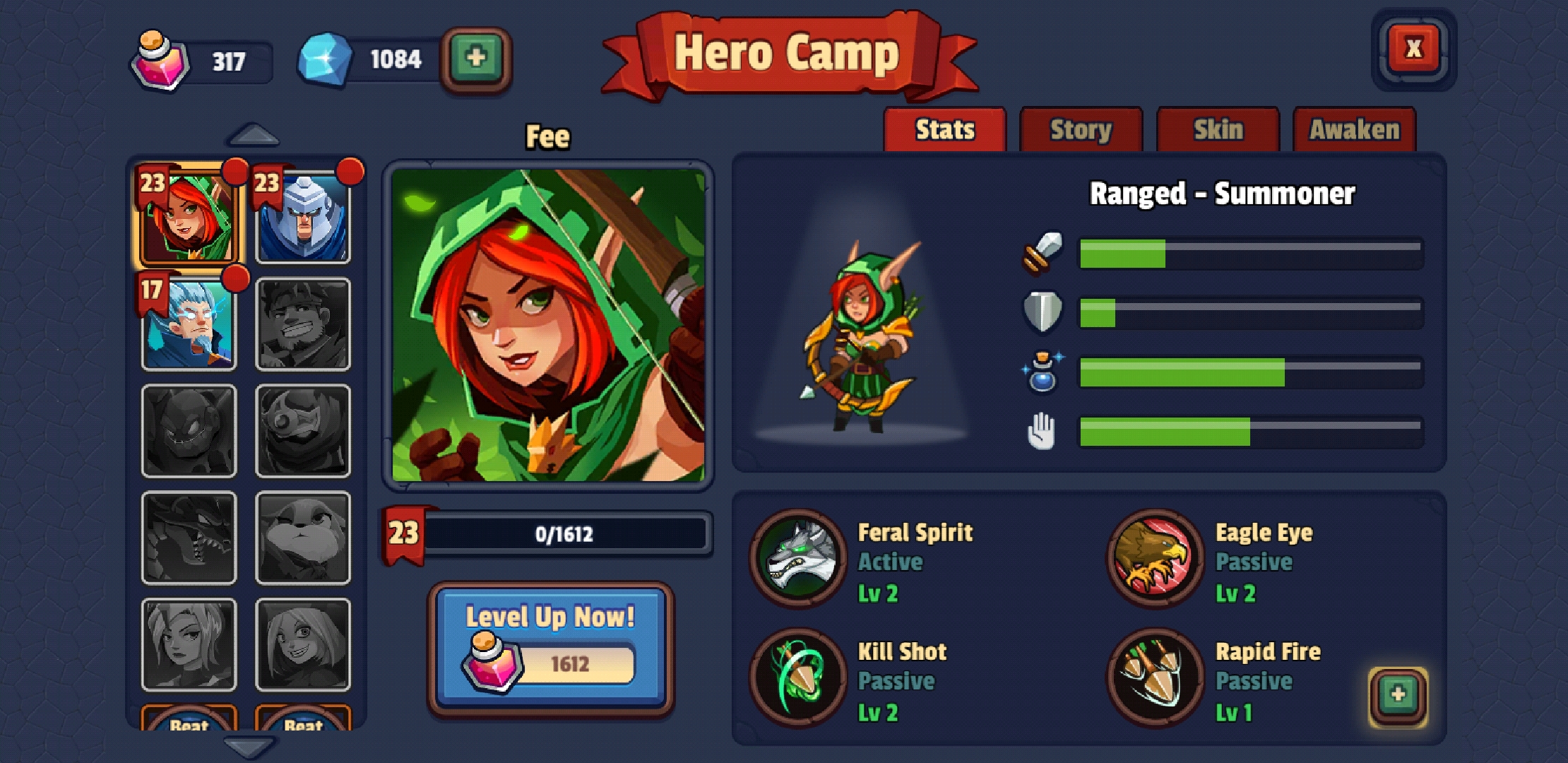This screenshot has width=1568, height=763.
Task: Click the shield defense stat icon
Action: tap(1043, 312)
